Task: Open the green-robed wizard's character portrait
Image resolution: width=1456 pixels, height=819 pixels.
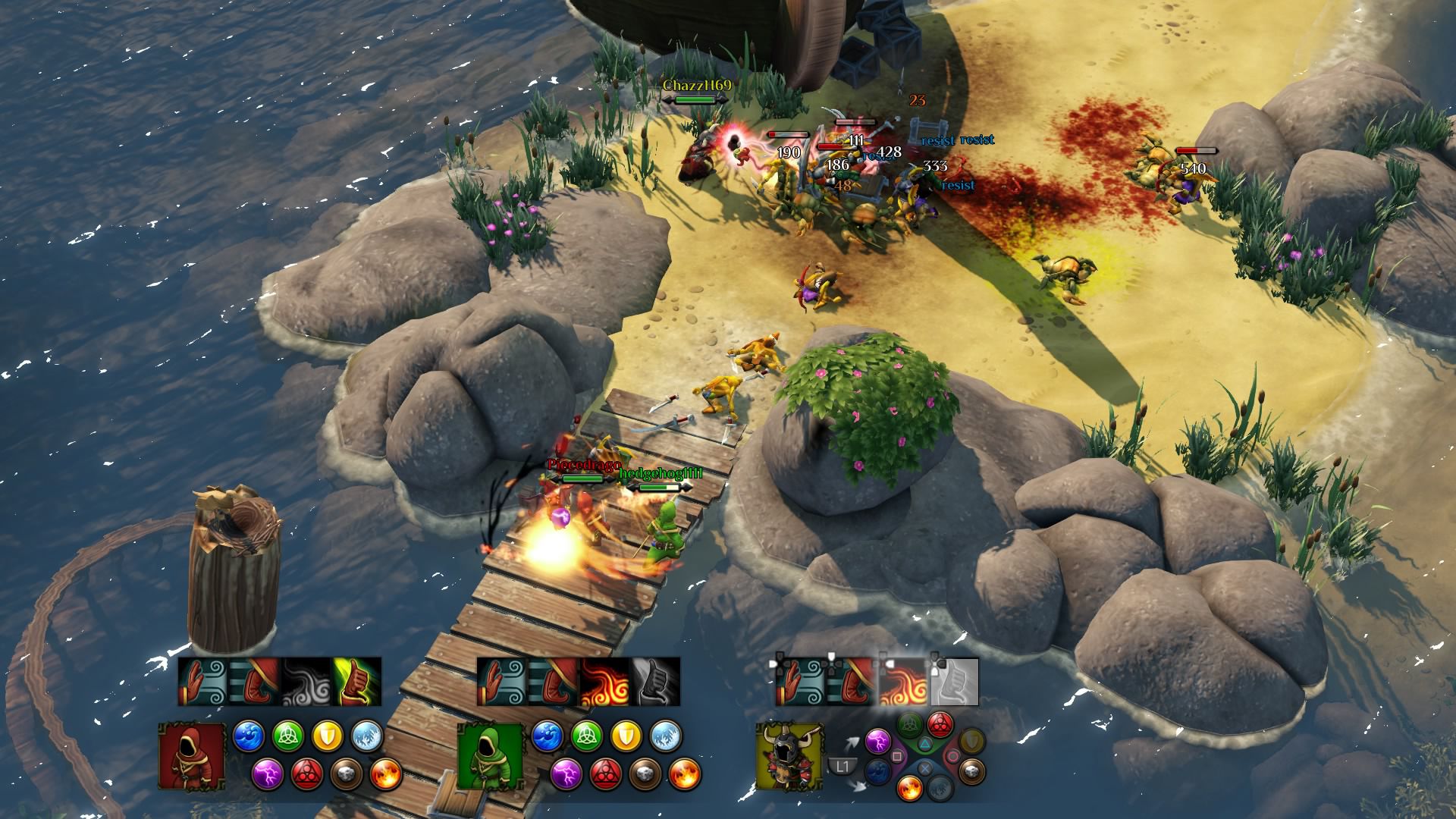Action: click(x=491, y=755)
